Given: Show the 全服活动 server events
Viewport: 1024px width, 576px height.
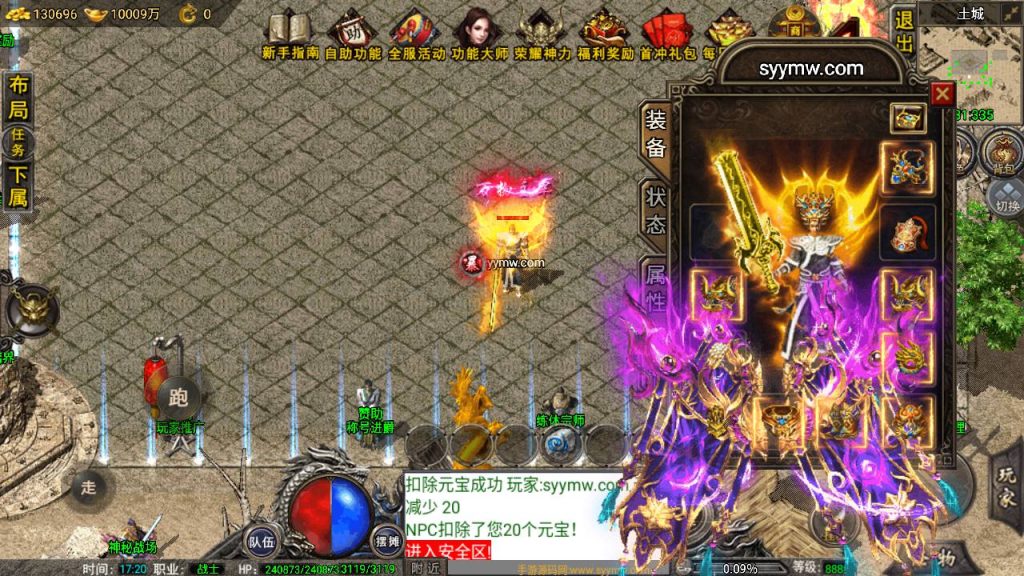Looking at the screenshot, I should click(x=415, y=35).
